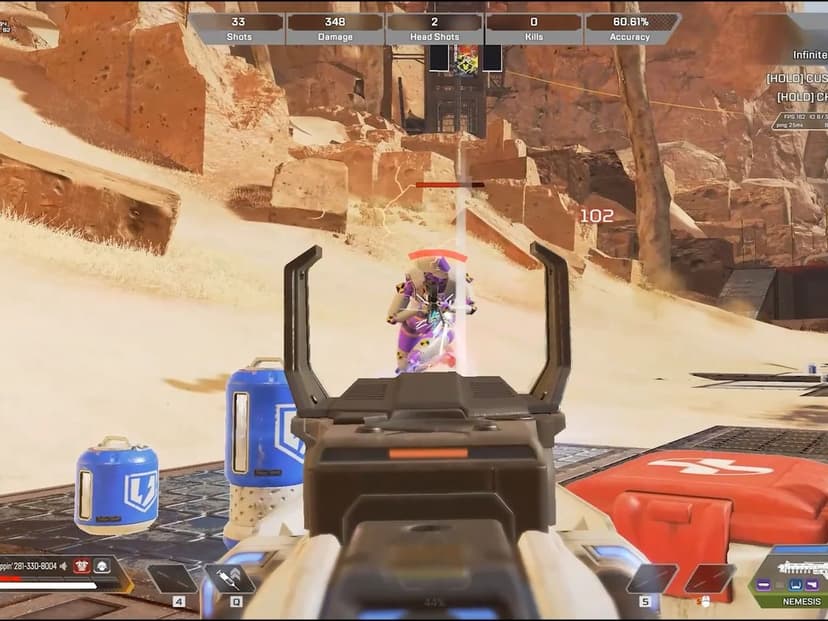Select the Nemesis weapon panel

(787, 577)
